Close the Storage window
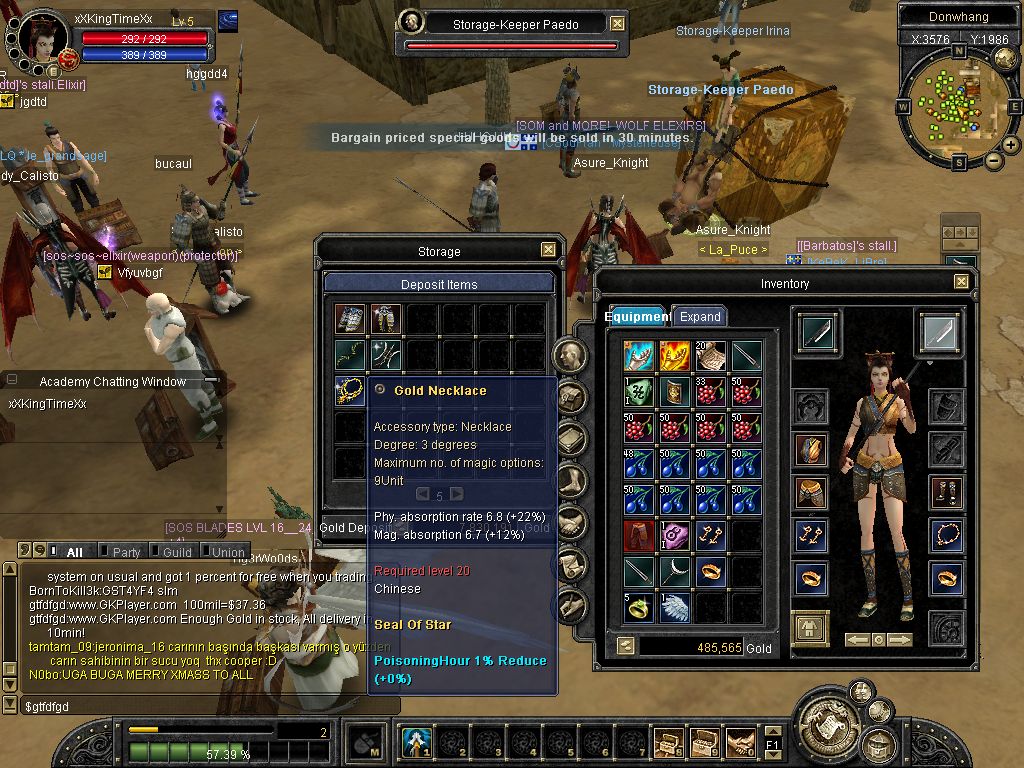The image size is (1024, 768). pyautogui.click(x=548, y=250)
